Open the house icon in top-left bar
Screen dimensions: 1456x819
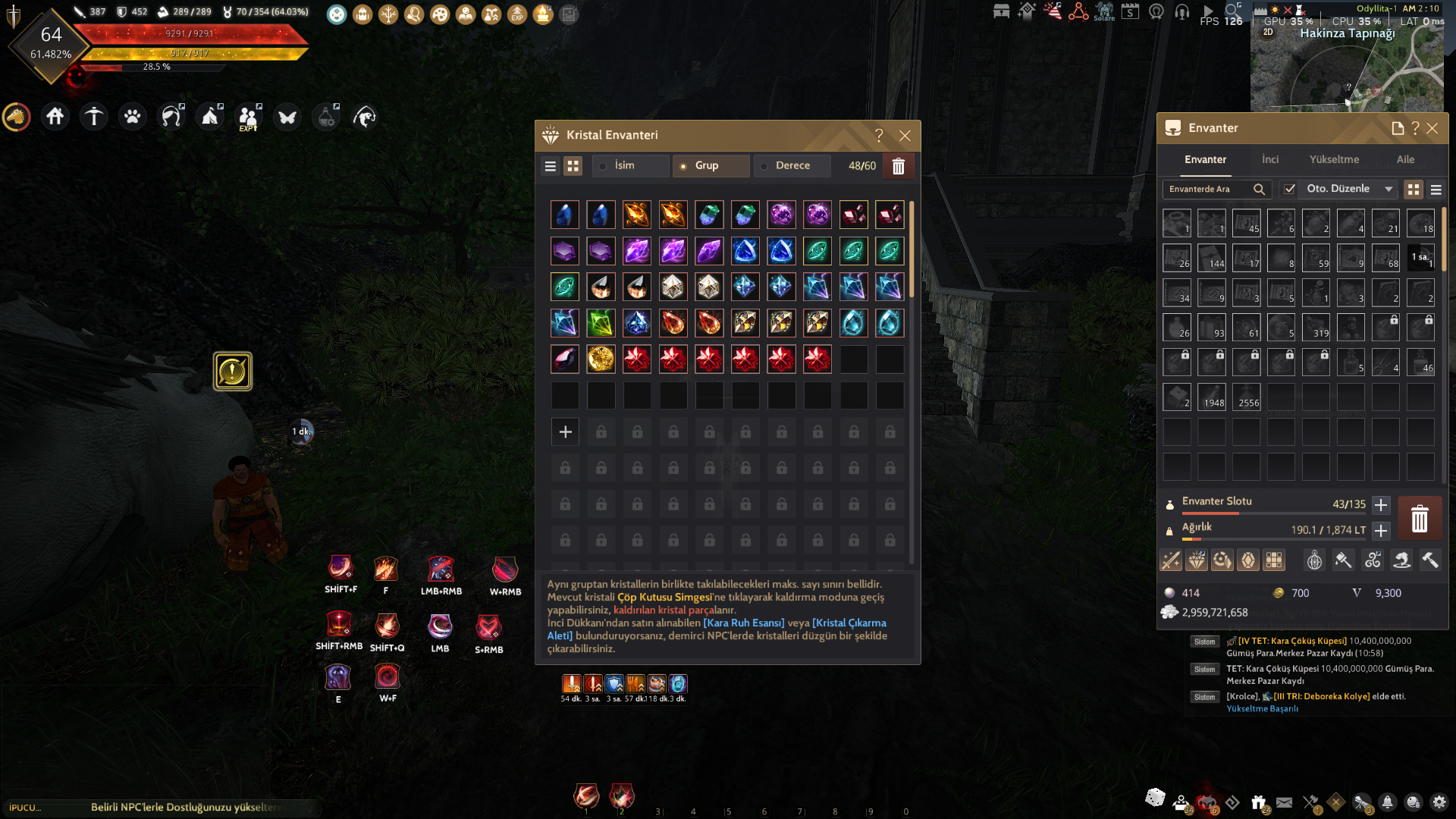coord(55,117)
